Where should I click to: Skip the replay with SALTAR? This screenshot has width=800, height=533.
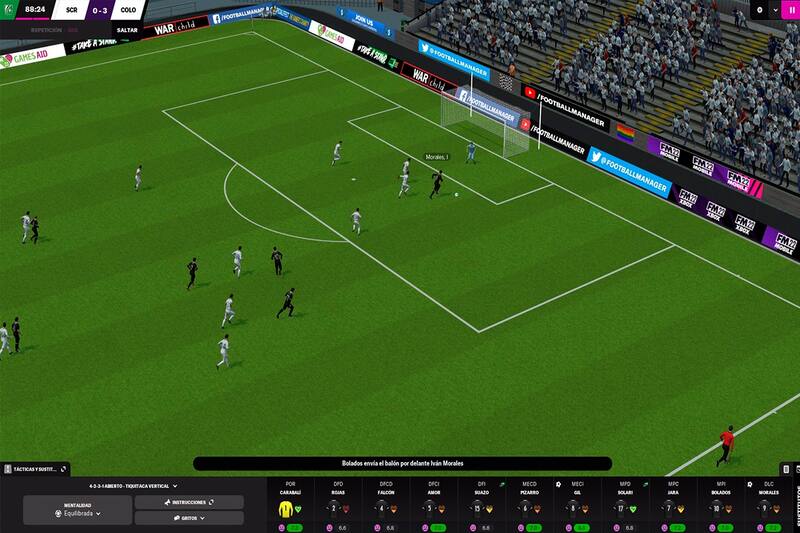click(127, 30)
